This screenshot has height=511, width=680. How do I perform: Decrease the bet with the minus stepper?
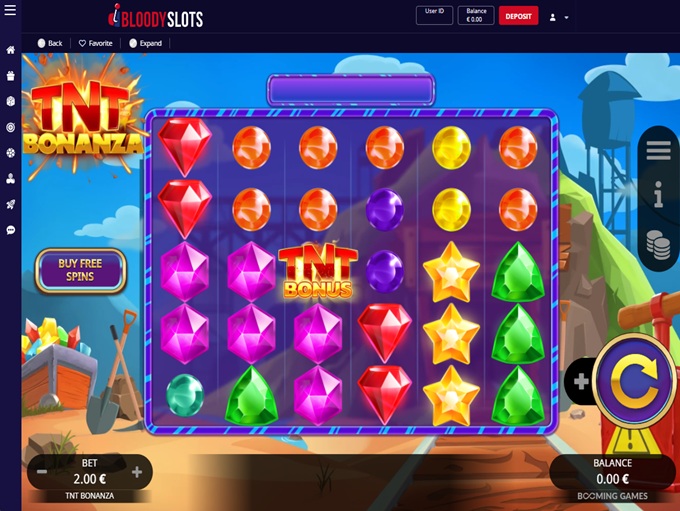click(42, 472)
